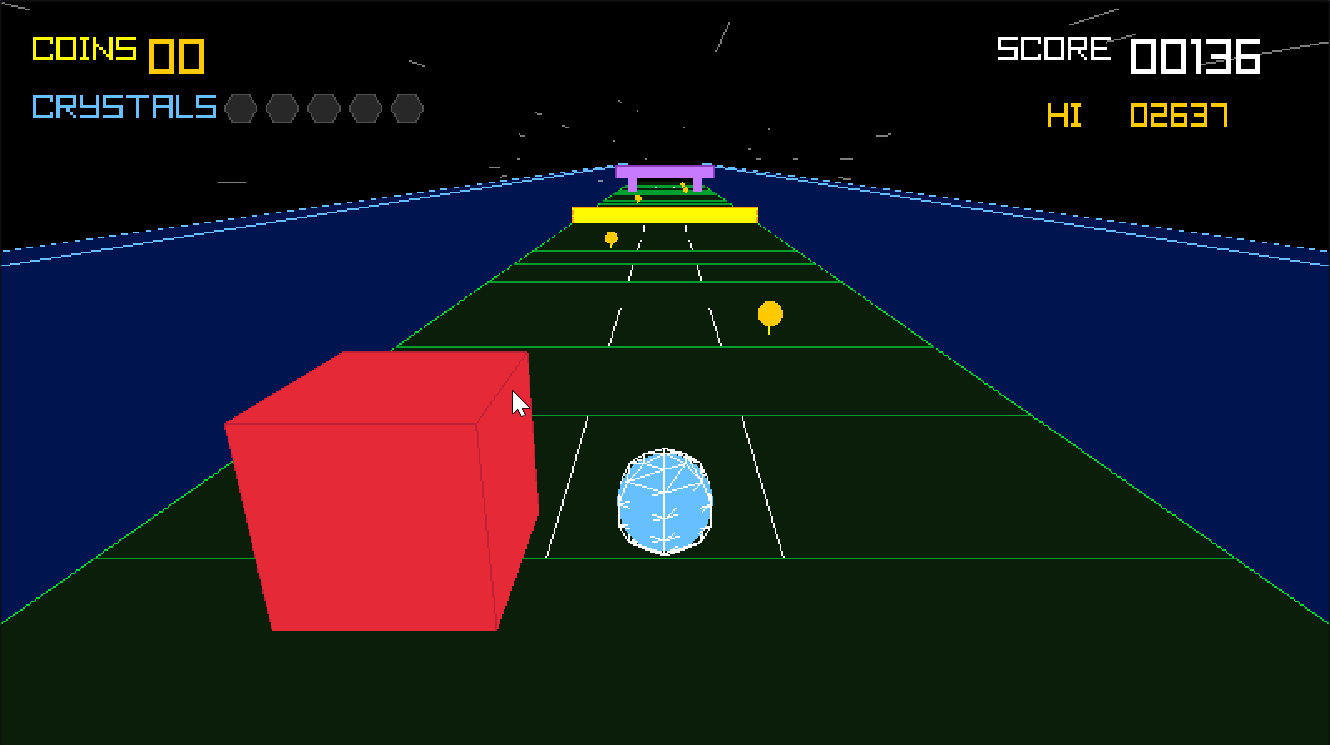The width and height of the screenshot is (1330, 745).
Task: Select the first crystal hexagon slot
Action: point(242,109)
